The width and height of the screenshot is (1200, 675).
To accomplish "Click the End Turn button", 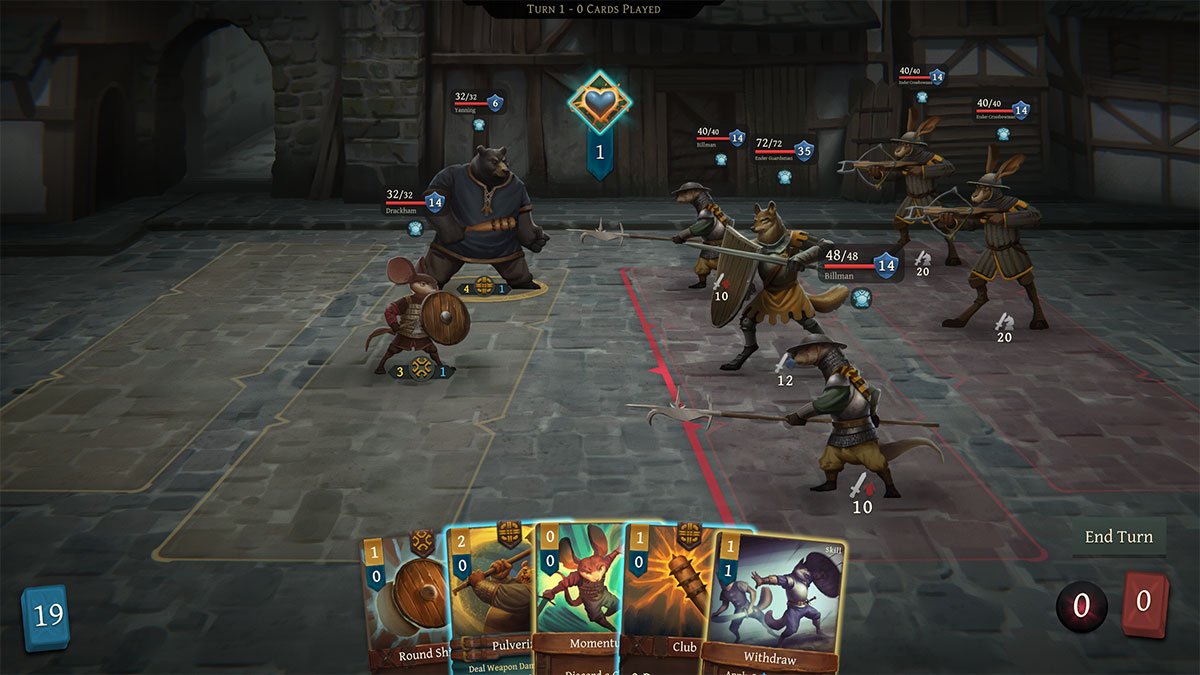I will (x=1119, y=537).
